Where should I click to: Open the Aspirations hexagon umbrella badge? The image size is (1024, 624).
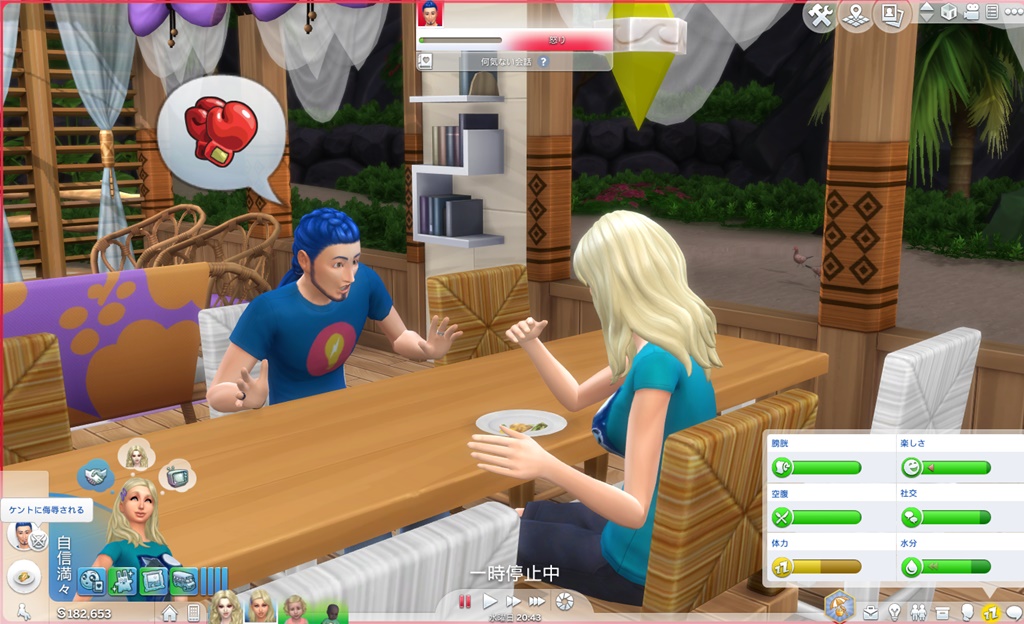[839, 606]
